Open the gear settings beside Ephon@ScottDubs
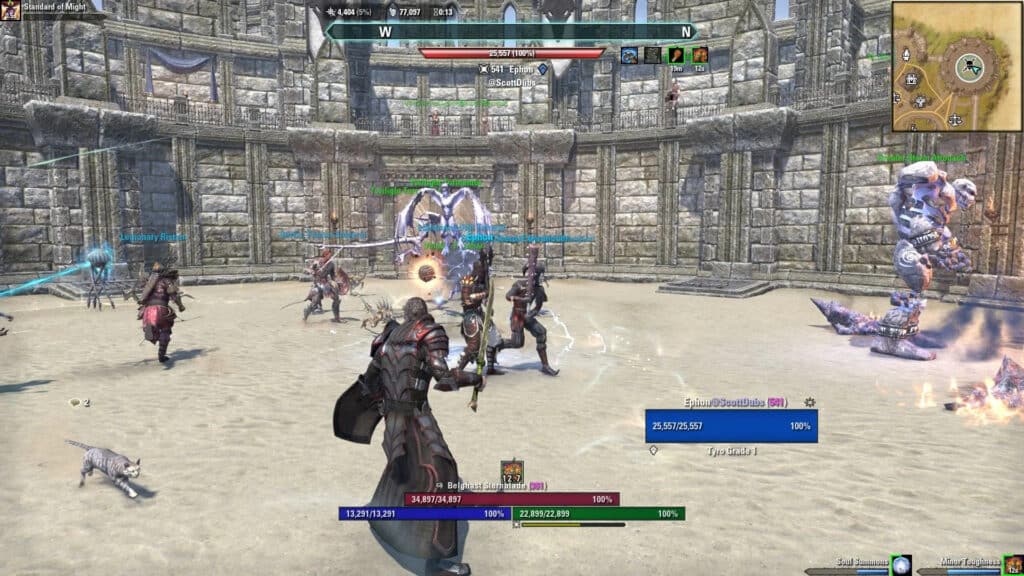 pos(809,402)
